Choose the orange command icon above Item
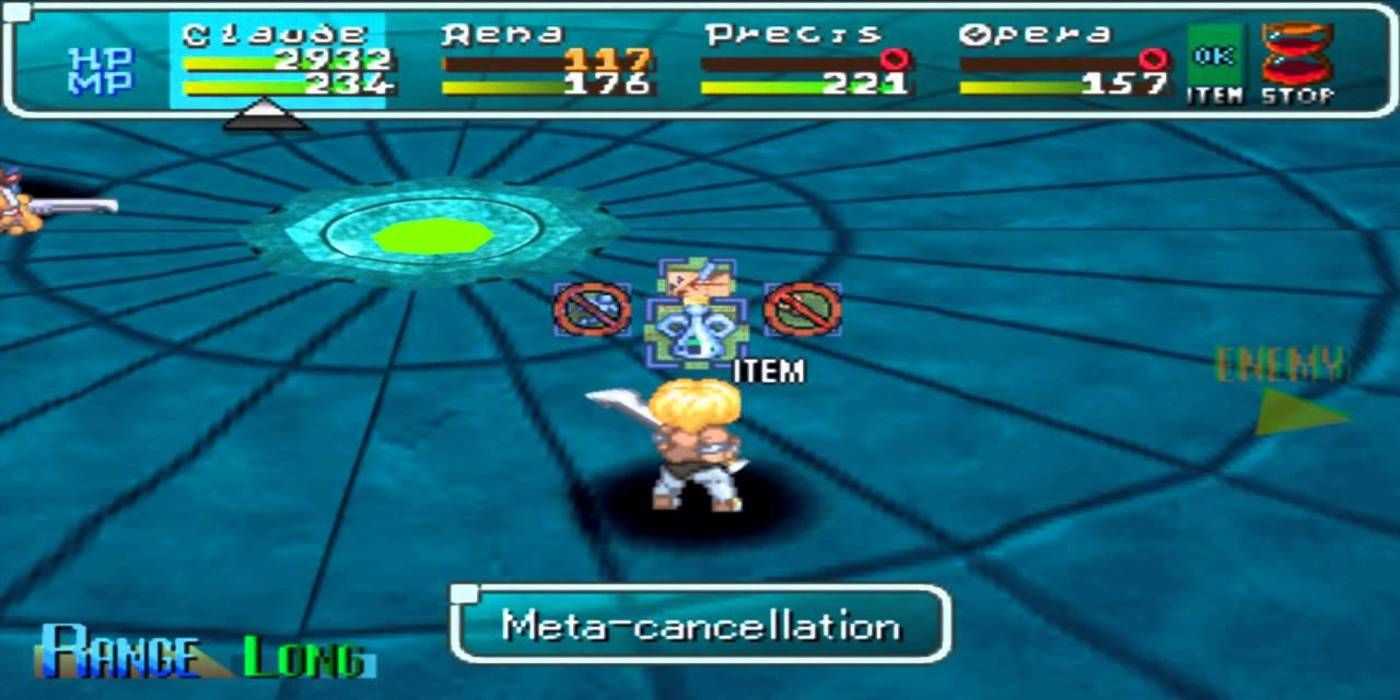 tap(697, 278)
